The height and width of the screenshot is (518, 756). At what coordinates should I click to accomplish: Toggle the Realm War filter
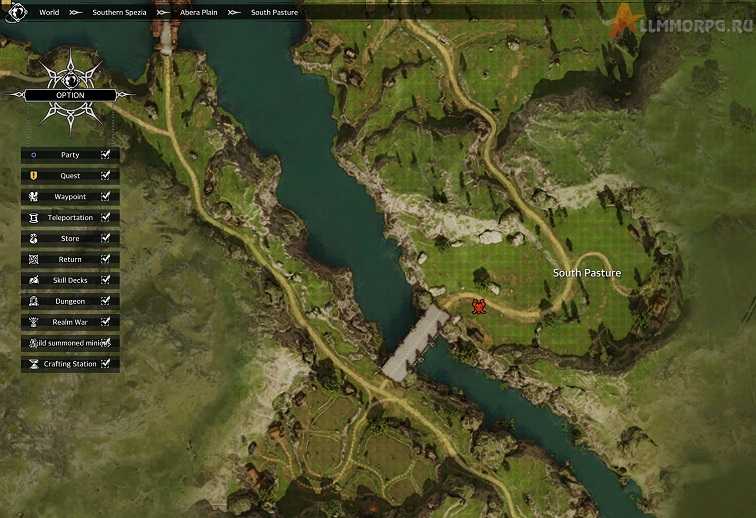[105, 322]
